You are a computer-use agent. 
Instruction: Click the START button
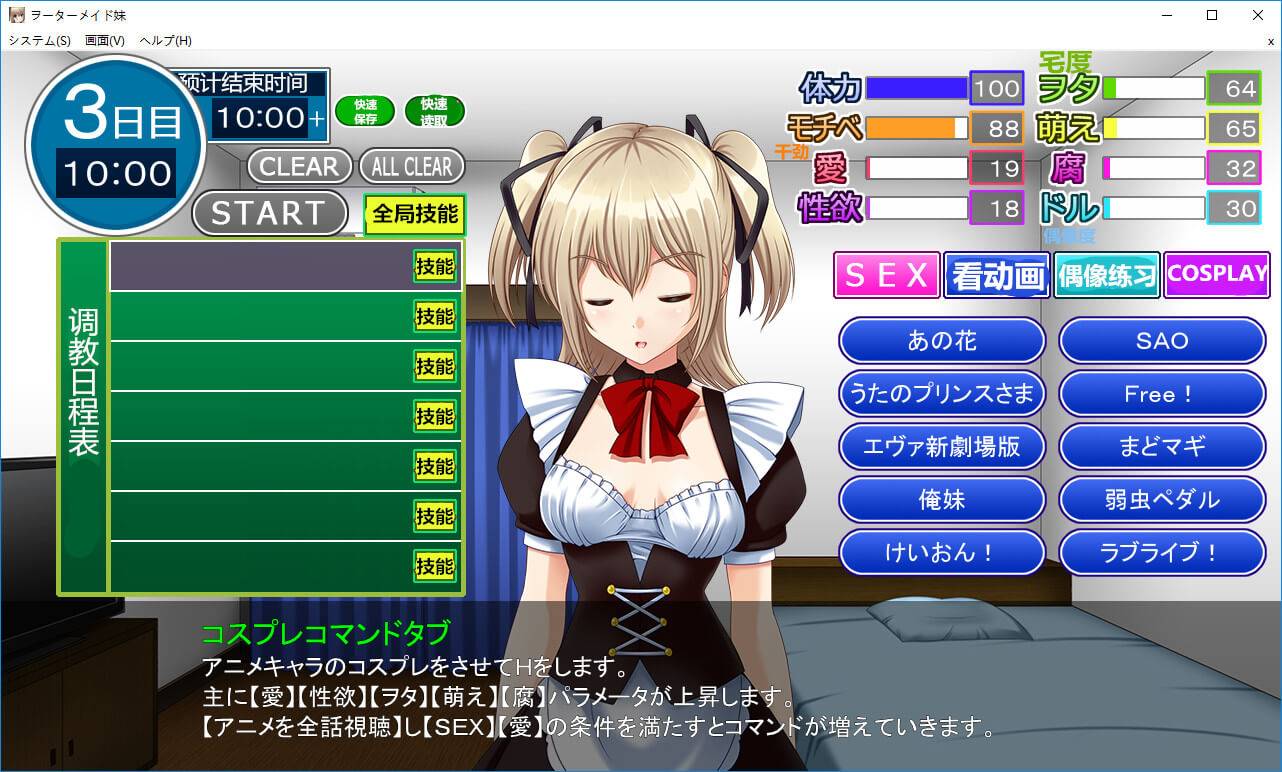268,213
